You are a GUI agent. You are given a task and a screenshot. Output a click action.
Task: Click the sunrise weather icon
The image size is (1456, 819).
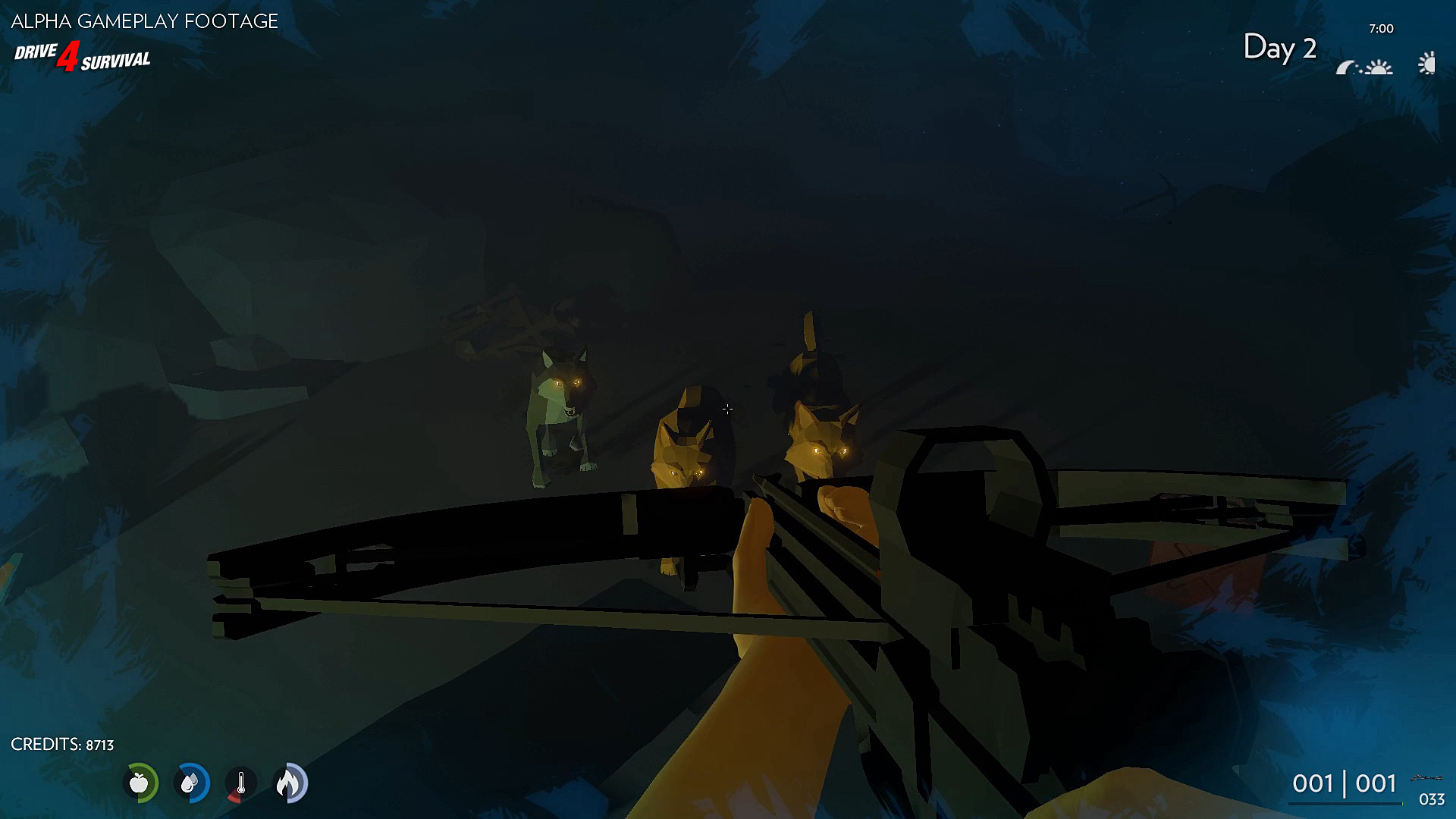pyautogui.click(x=1379, y=67)
